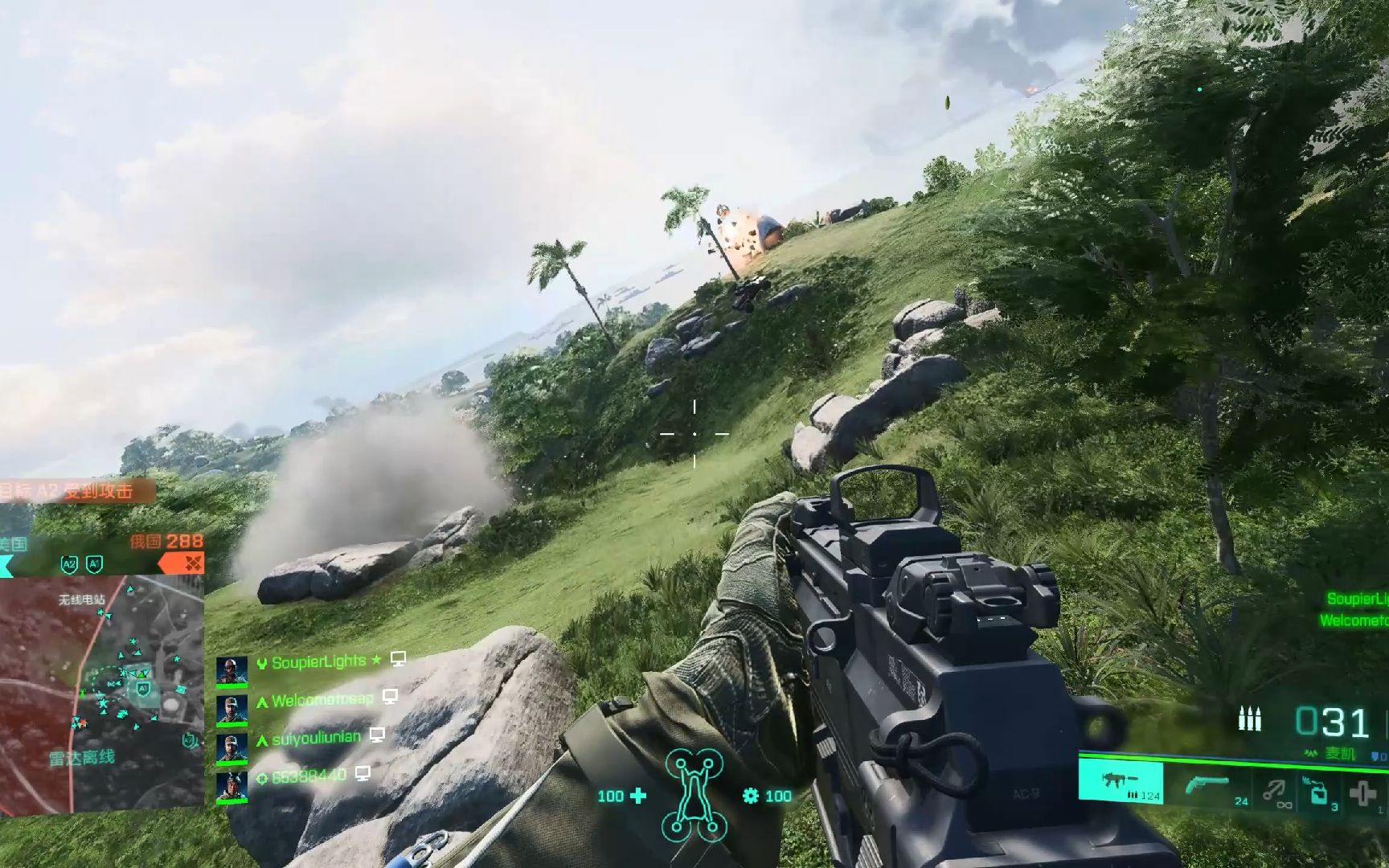1389x868 pixels.
Task: Select the A2 objective shield icon
Action: (69, 564)
